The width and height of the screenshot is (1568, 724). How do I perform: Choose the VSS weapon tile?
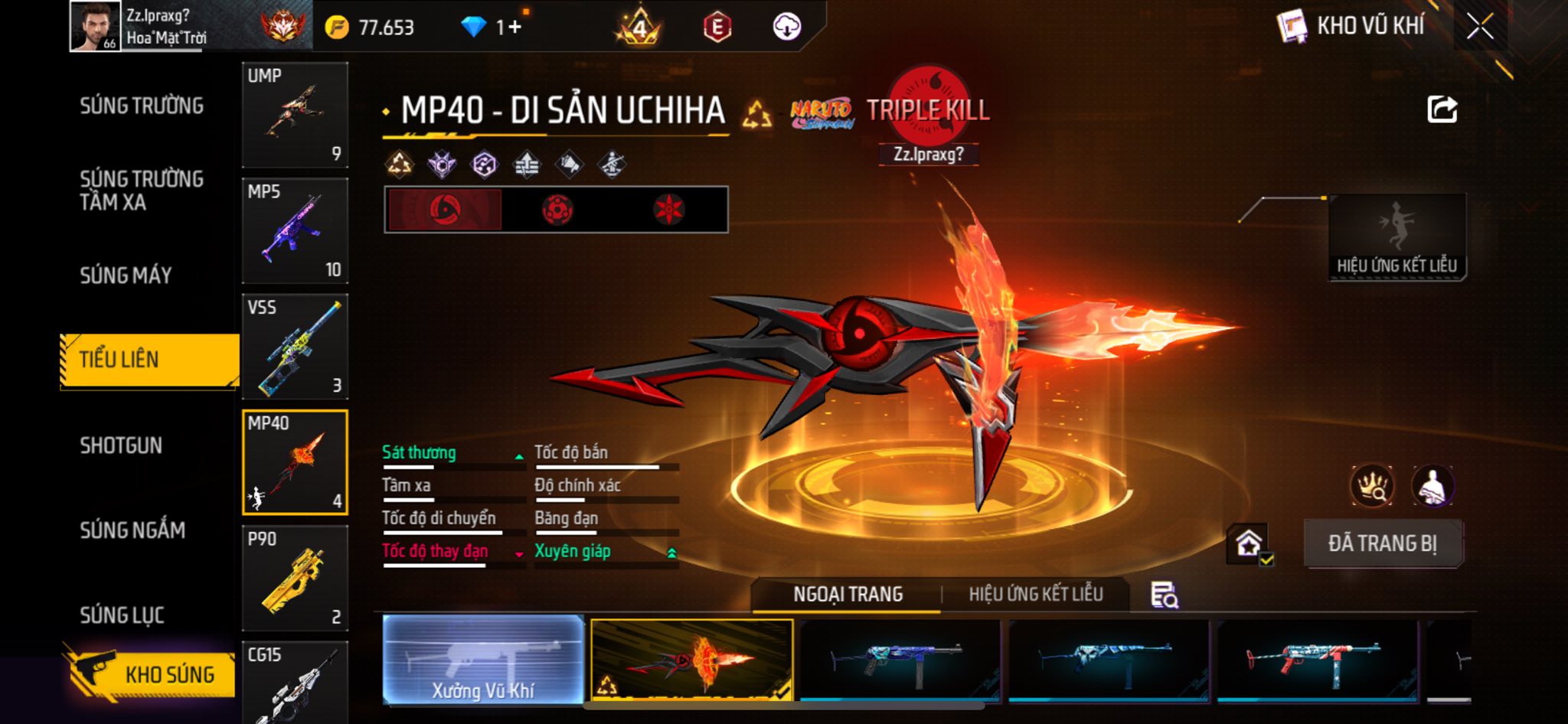pyautogui.click(x=295, y=347)
